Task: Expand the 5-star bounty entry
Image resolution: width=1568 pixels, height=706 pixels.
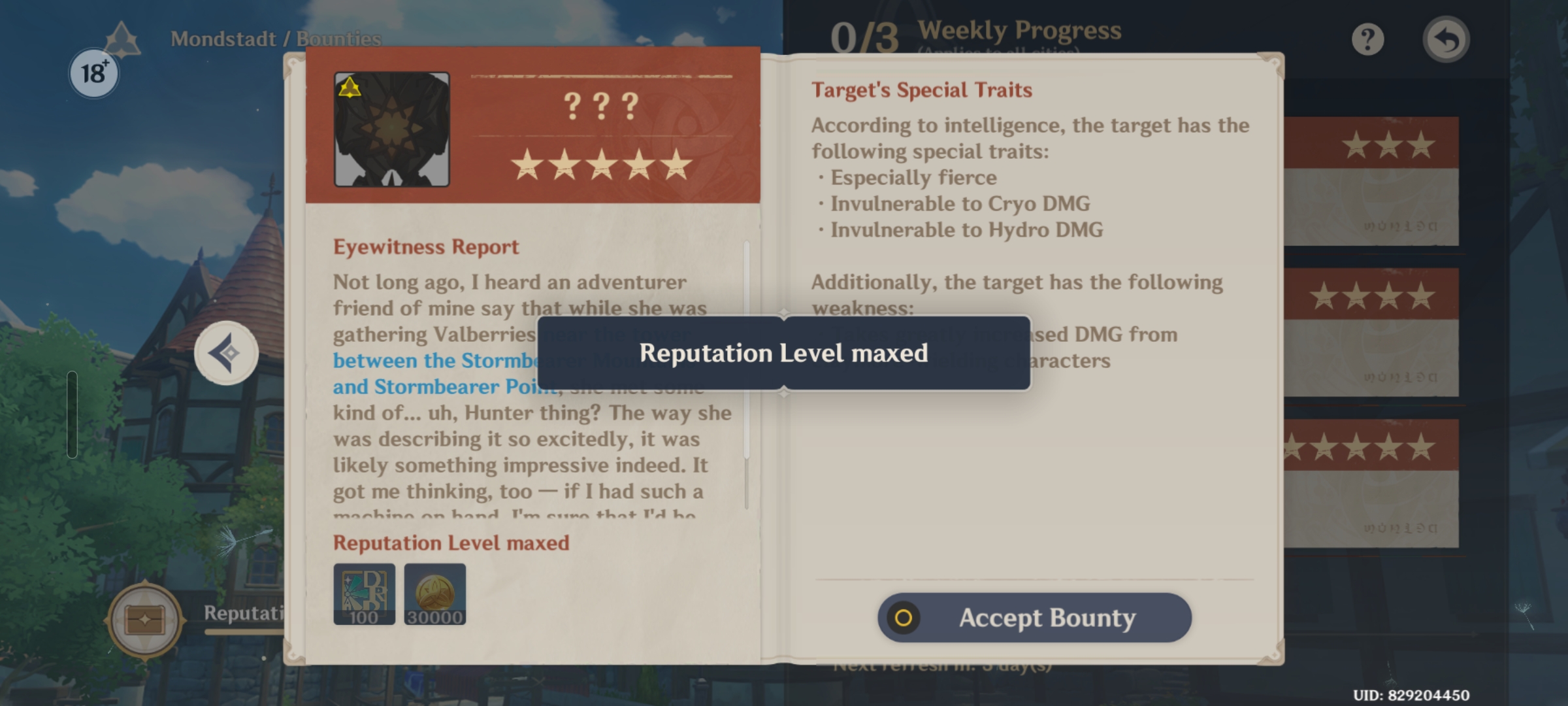Action: coord(1372,484)
